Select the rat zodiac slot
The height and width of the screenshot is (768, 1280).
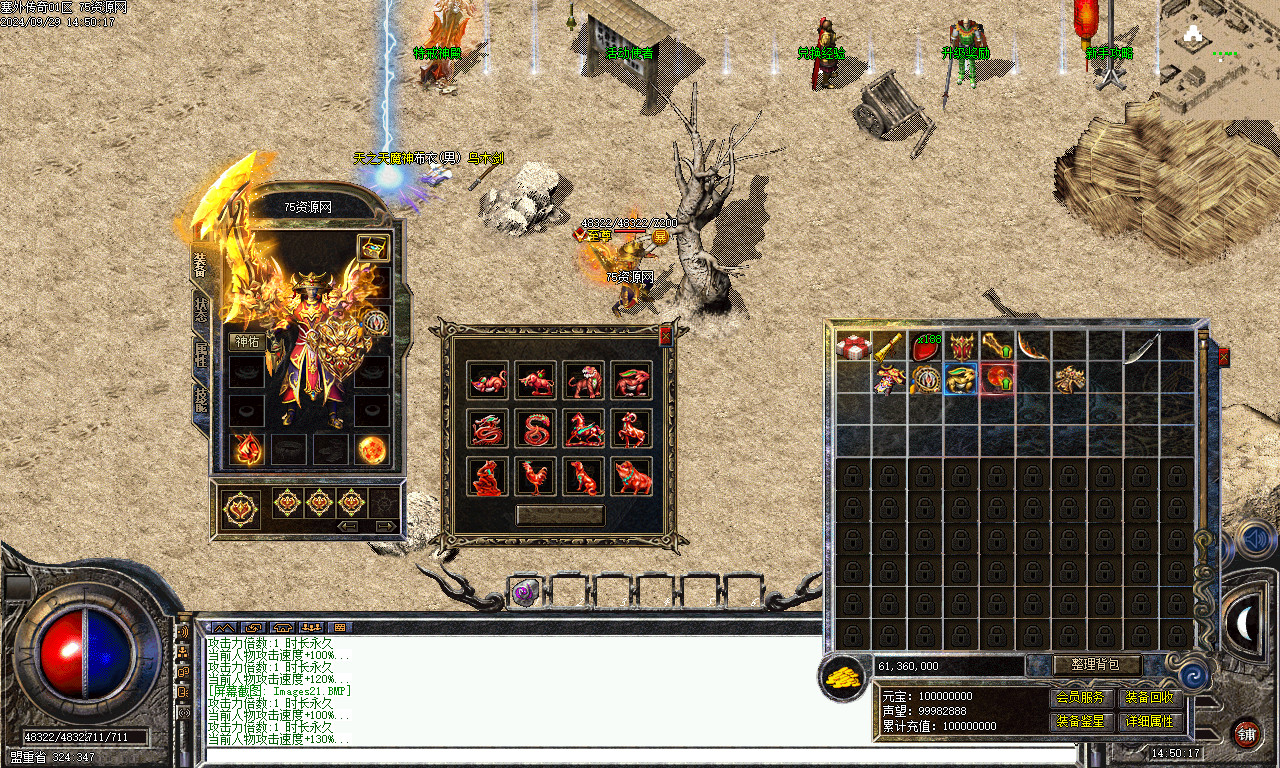[488, 380]
